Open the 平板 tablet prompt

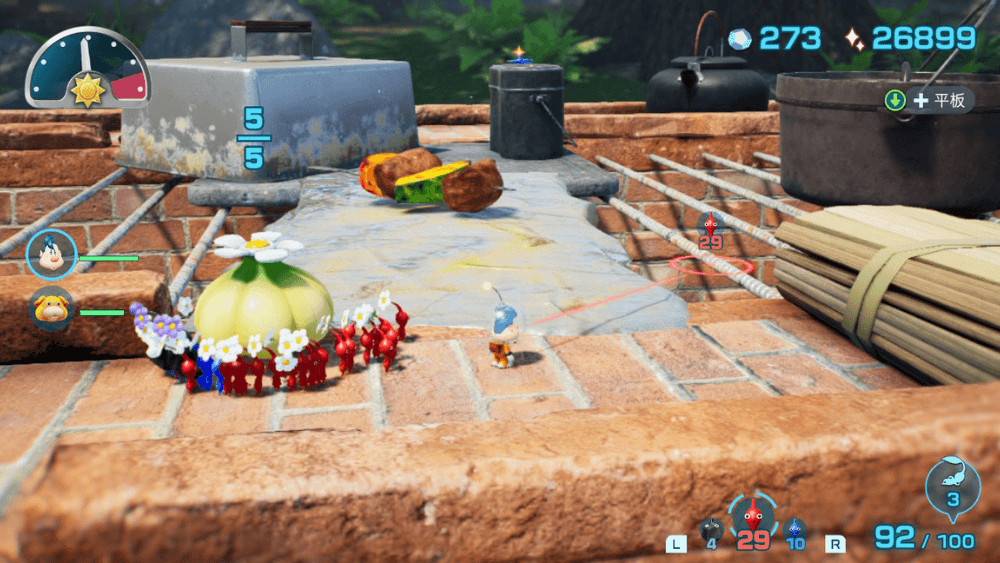[927, 100]
